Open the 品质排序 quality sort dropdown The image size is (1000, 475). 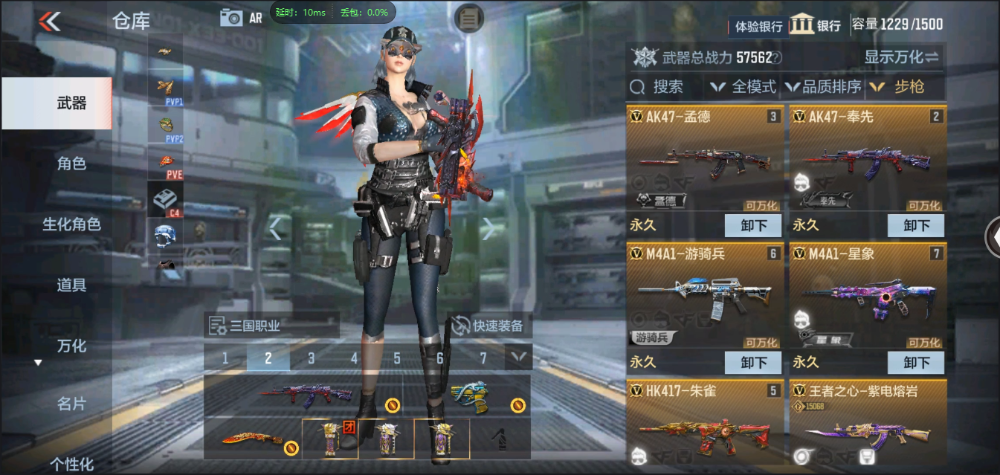(x=824, y=87)
